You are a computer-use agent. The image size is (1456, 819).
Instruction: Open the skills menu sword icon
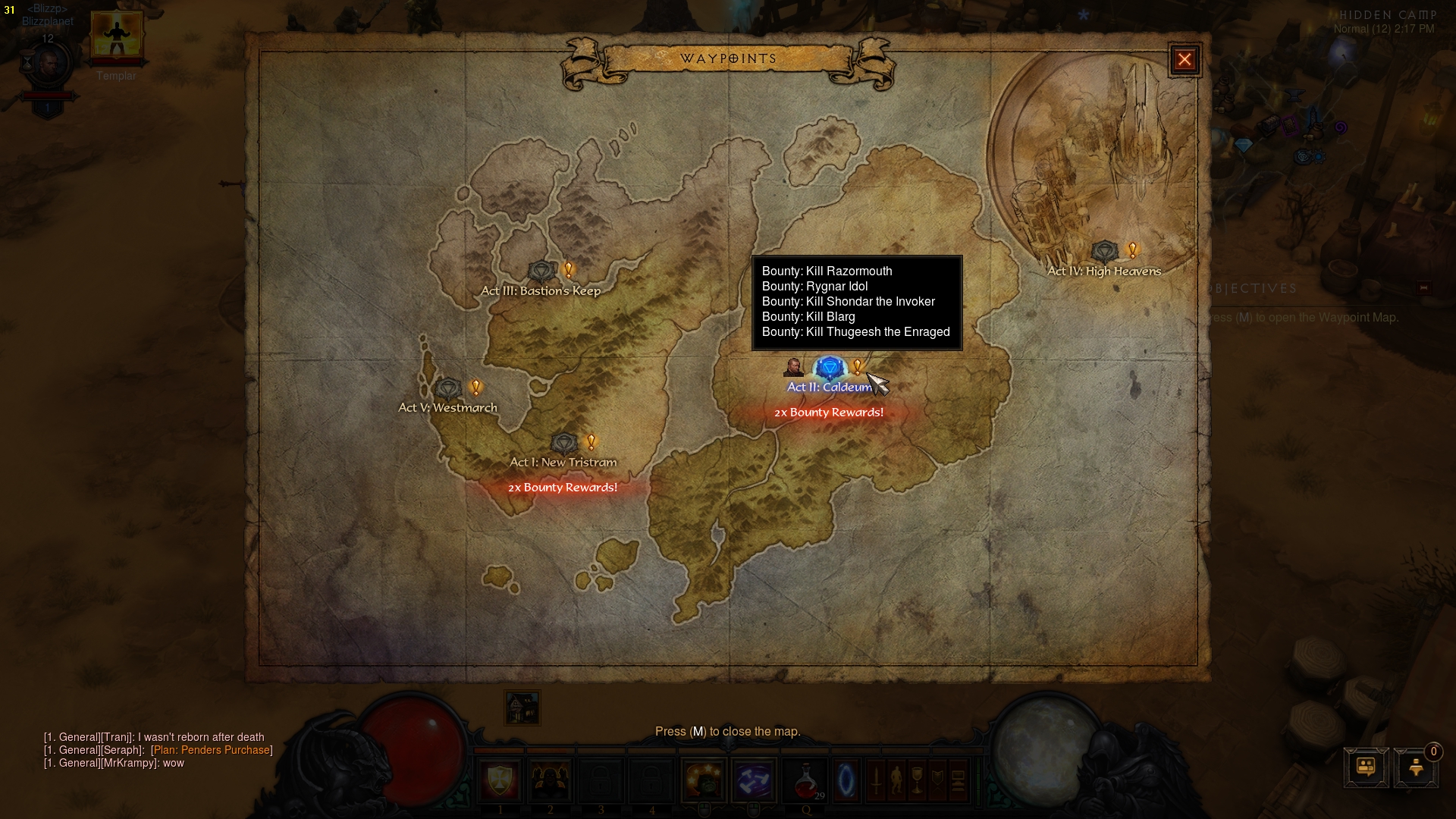click(876, 779)
